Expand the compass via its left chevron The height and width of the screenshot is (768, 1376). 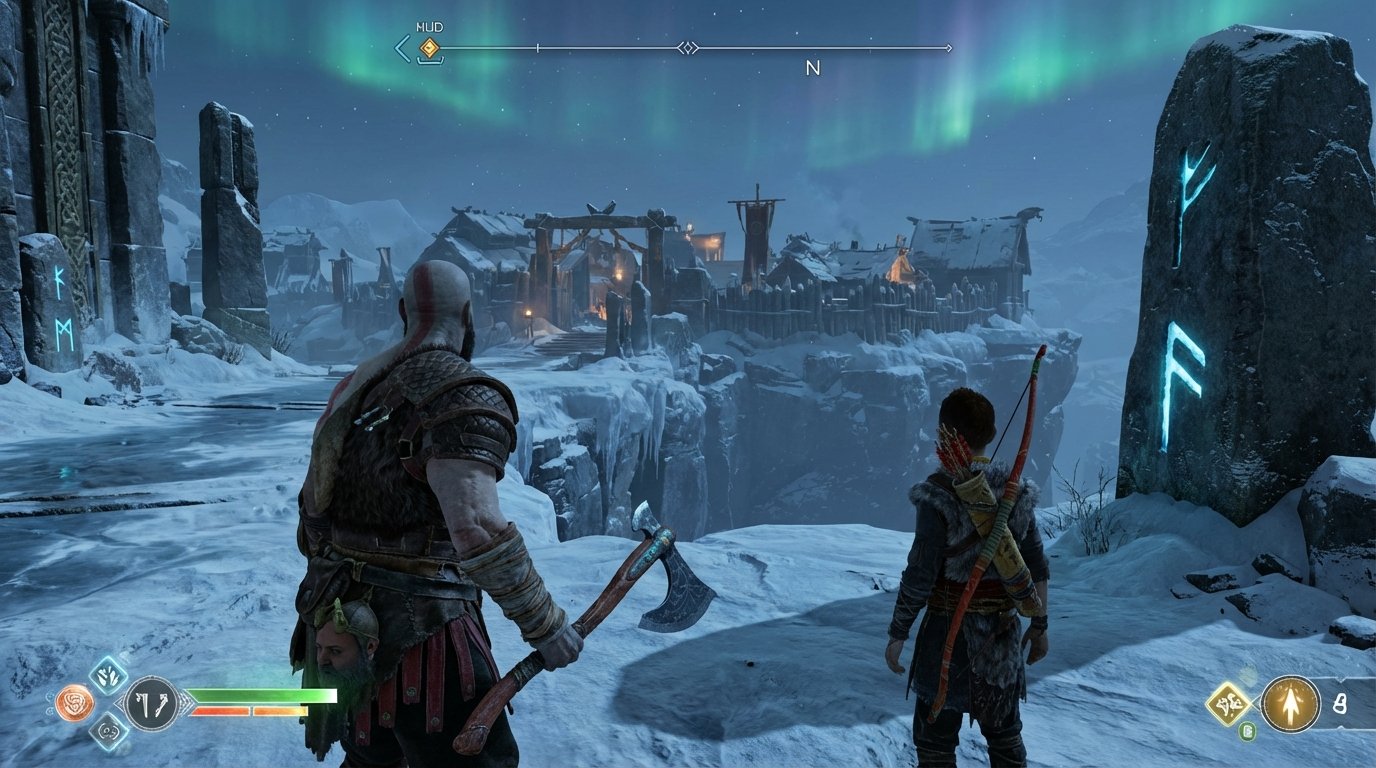(401, 47)
